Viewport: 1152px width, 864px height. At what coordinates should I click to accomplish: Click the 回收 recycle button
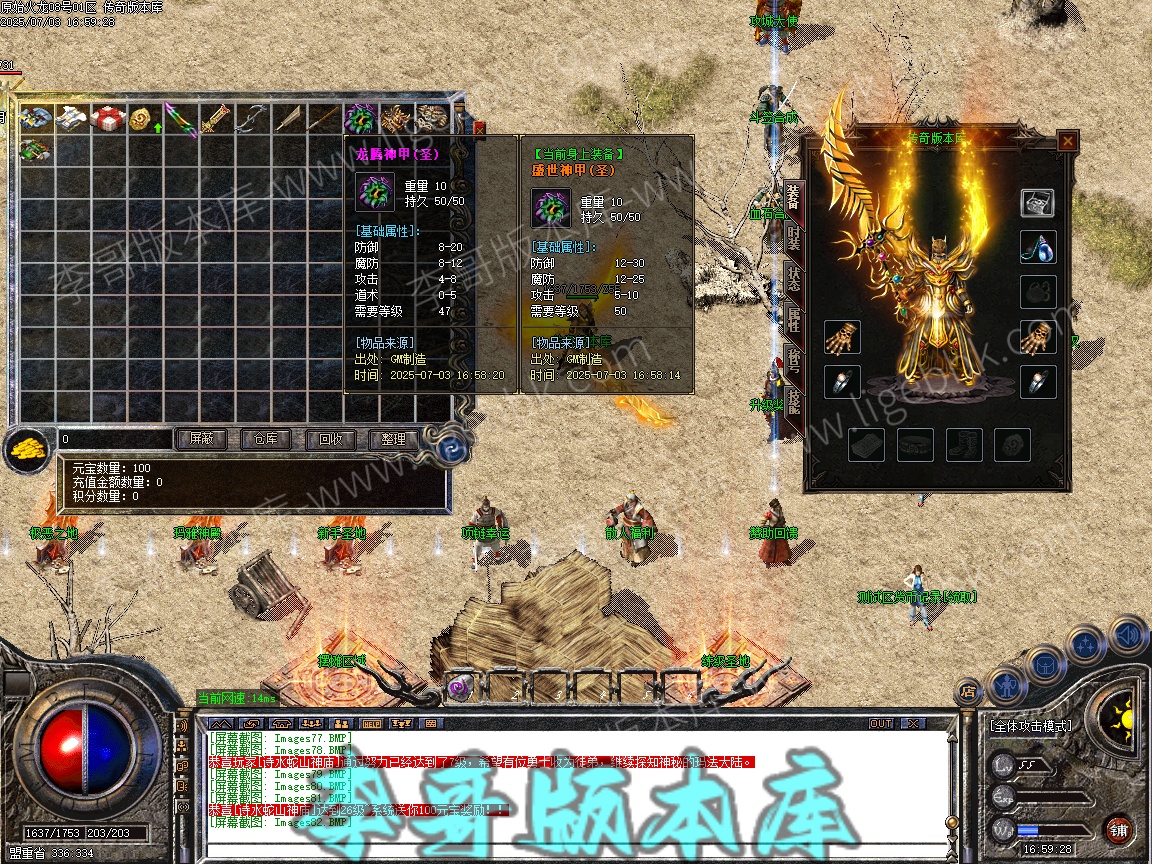pos(329,439)
